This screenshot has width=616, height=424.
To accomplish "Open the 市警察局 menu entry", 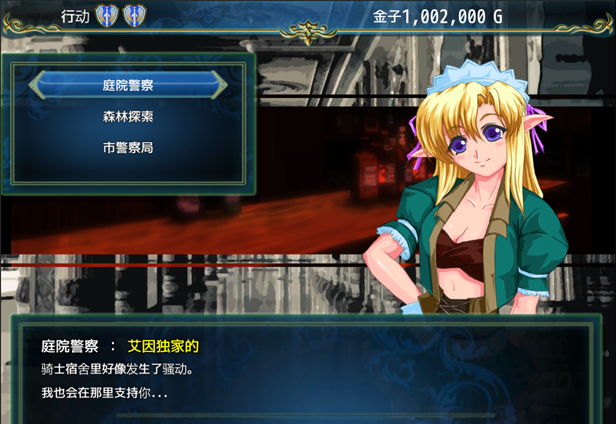I will click(127, 147).
